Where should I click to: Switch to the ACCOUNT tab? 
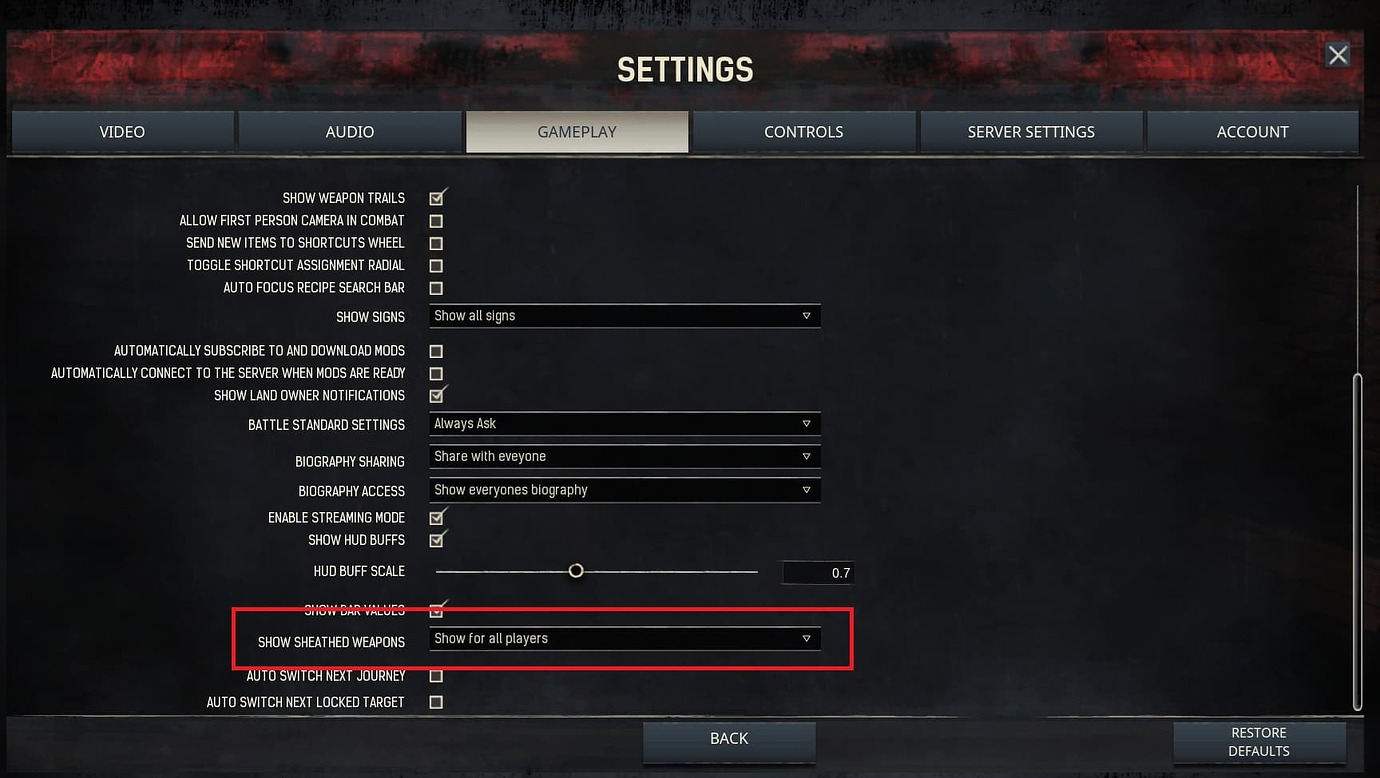(x=1253, y=131)
